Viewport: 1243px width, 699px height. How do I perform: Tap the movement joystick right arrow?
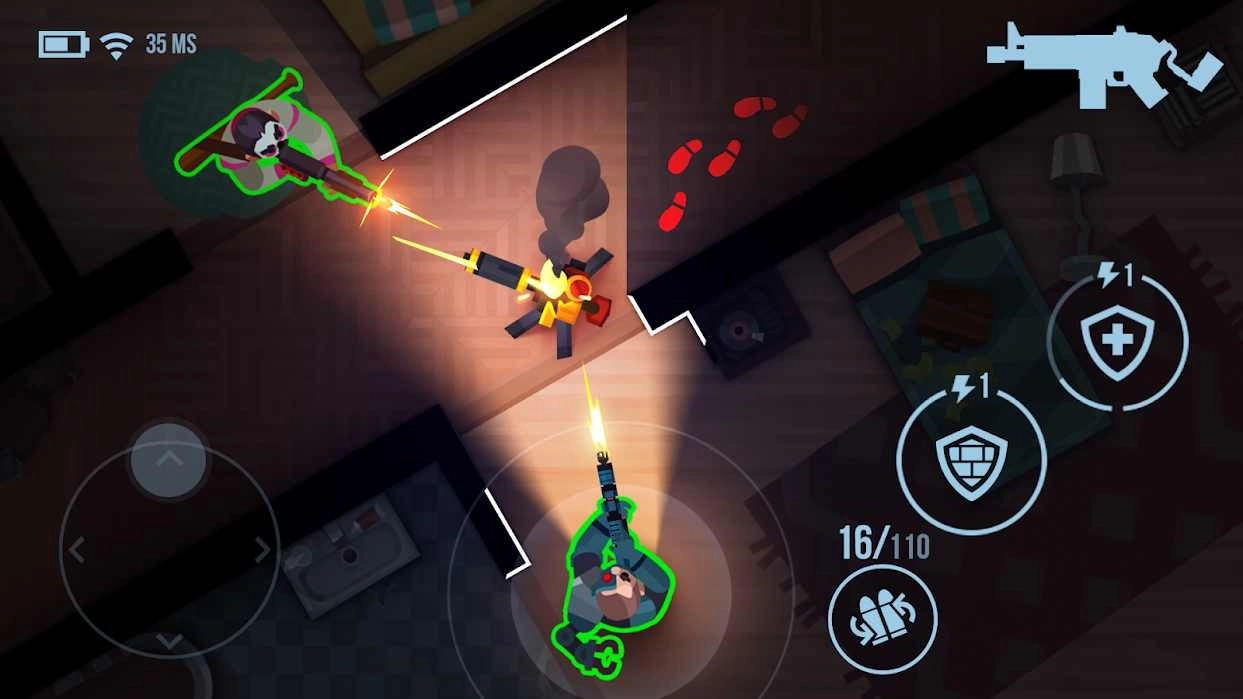262,549
